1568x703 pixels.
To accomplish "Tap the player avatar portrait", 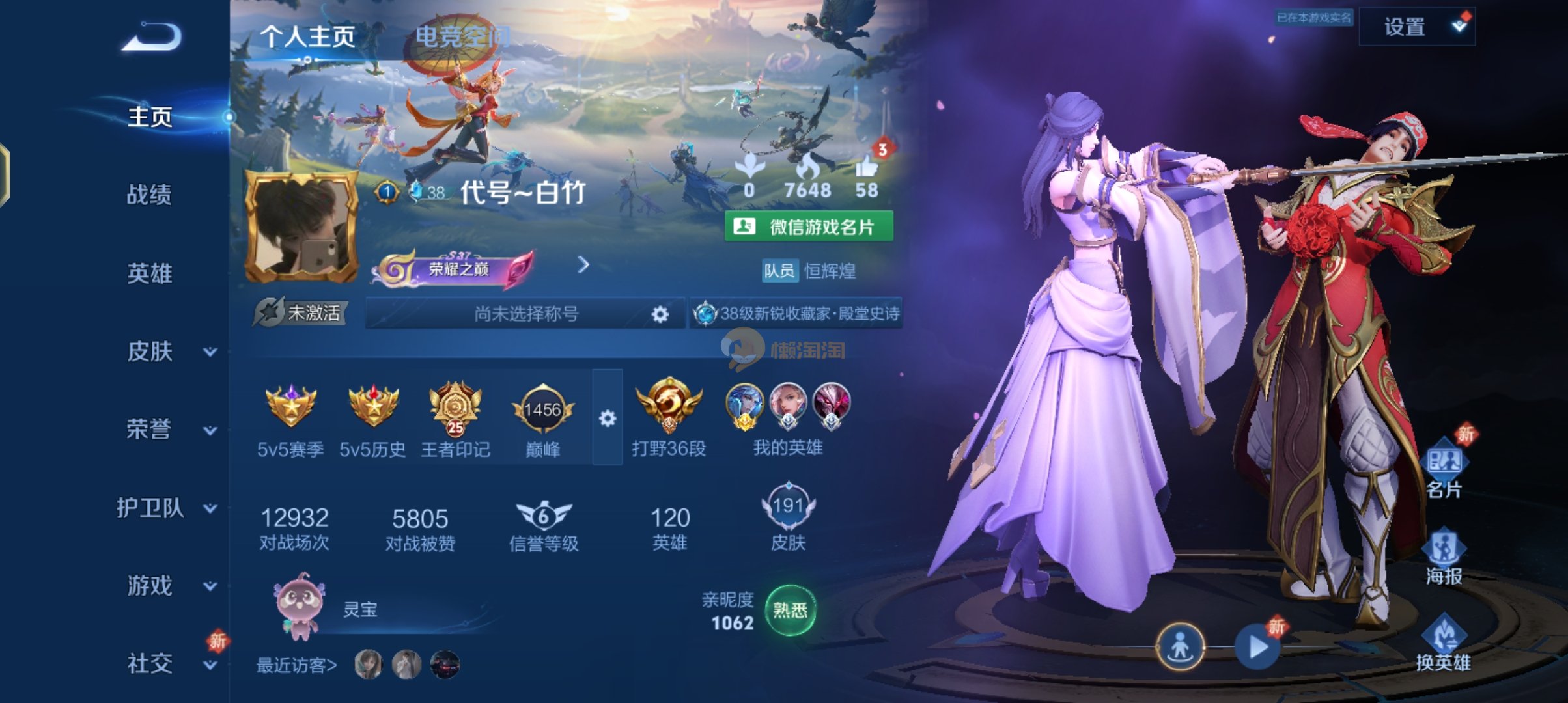I will point(301,227).
